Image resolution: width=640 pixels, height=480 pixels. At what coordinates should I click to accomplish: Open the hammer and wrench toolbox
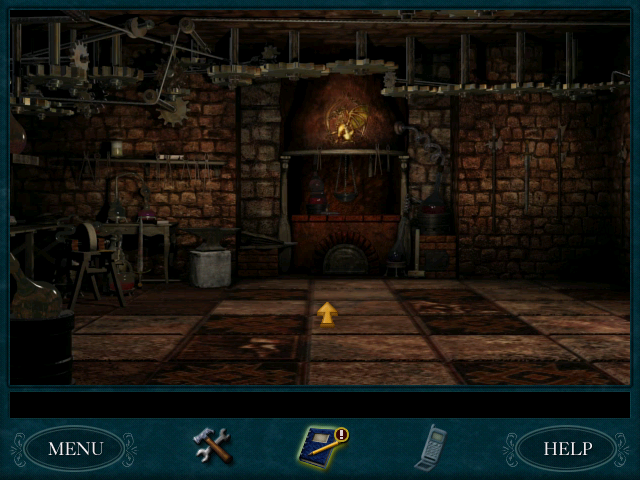tap(212, 446)
